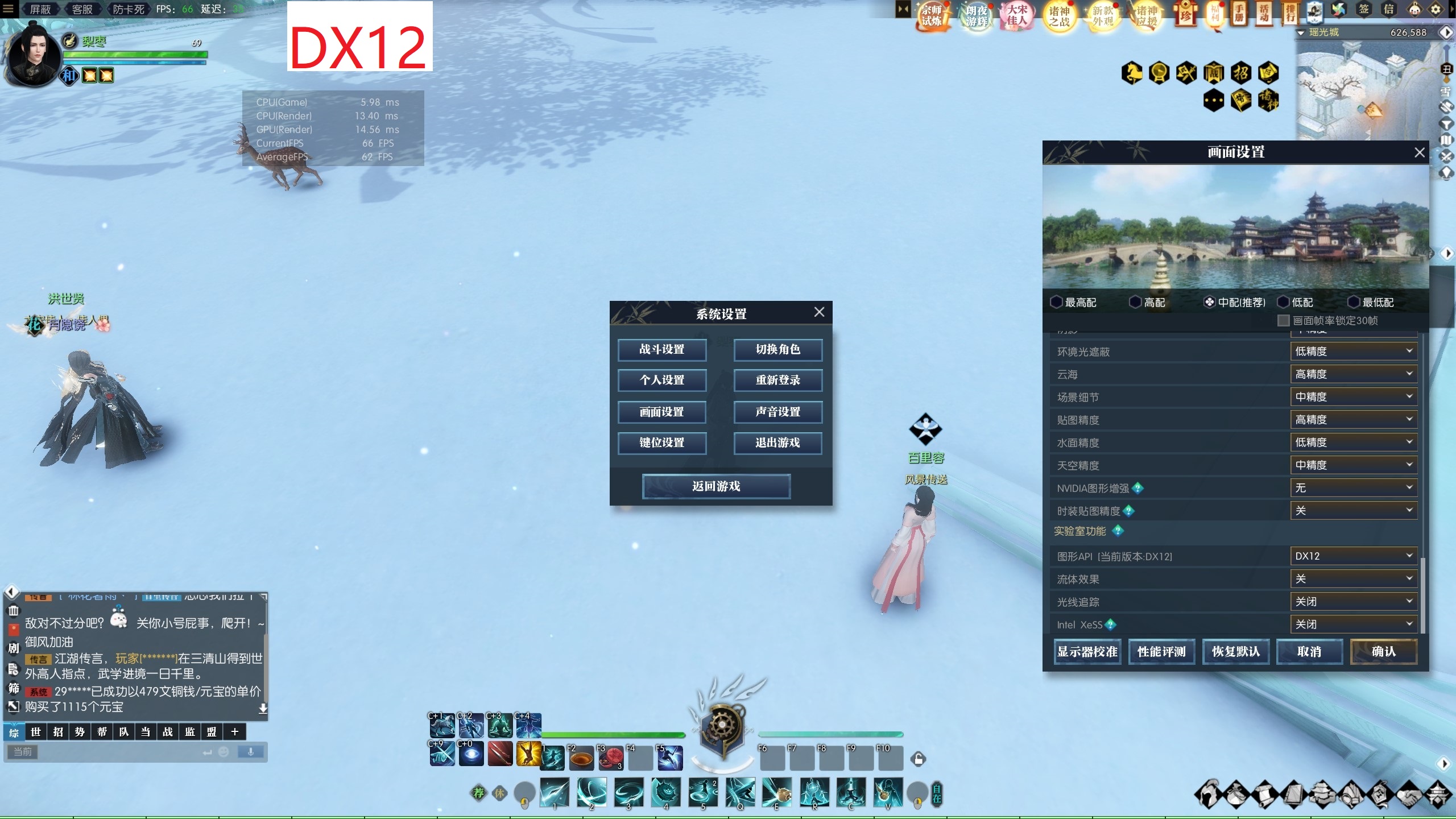Switch to the 世 chat tab
Image resolution: width=1456 pixels, height=819 pixels.
click(x=36, y=732)
